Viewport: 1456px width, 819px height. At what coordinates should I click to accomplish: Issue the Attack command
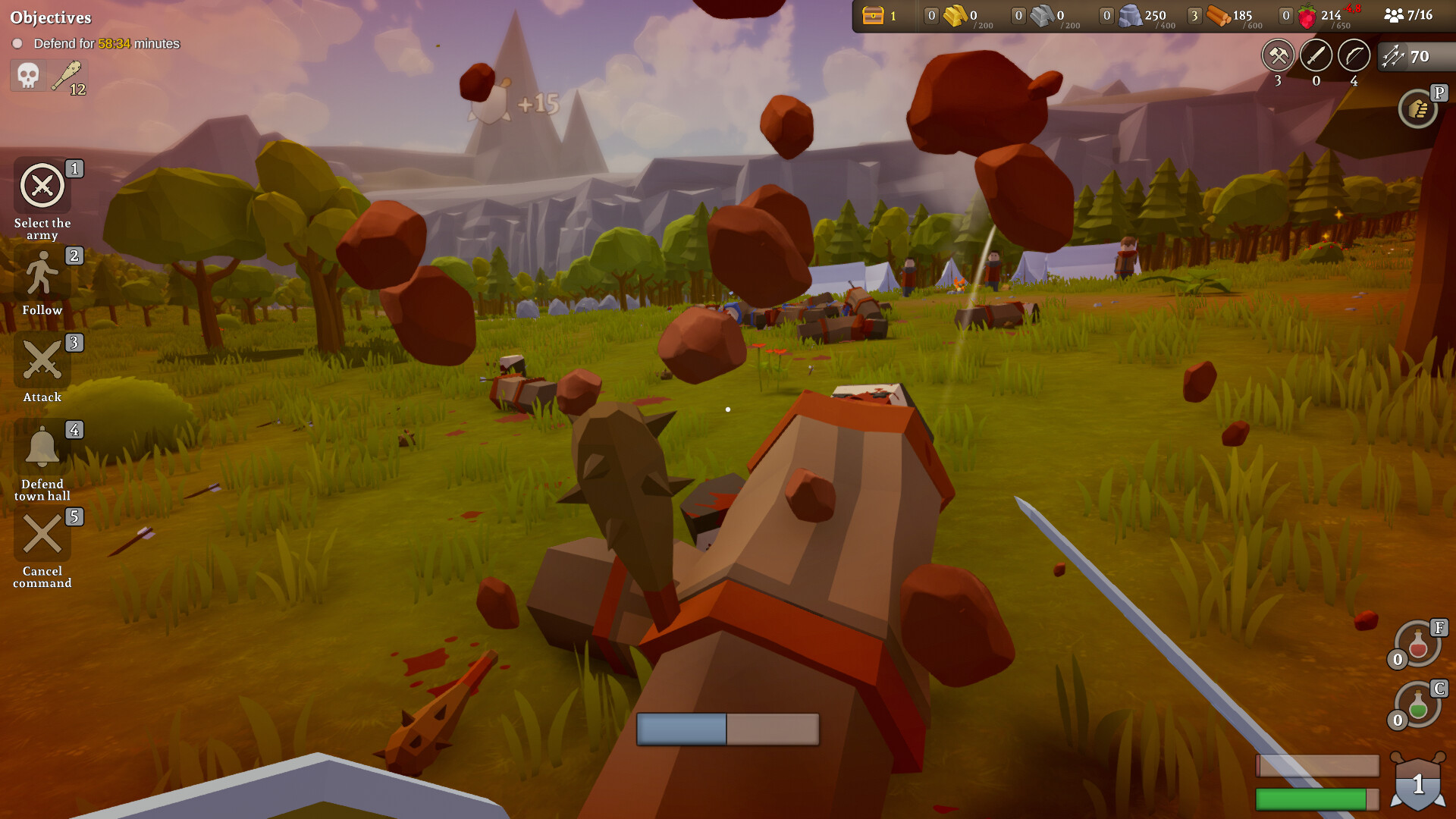(42, 360)
